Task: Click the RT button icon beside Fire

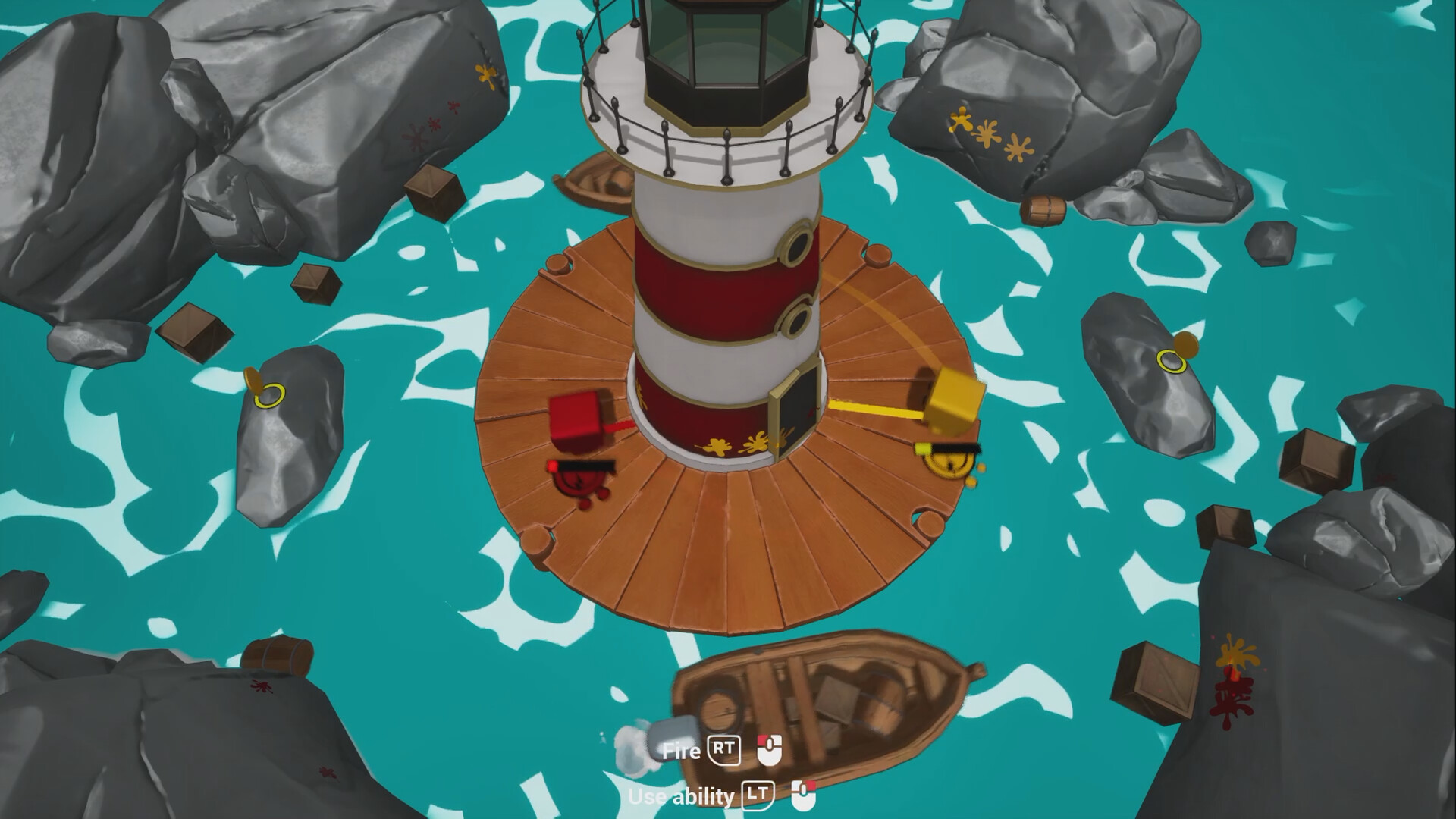Action: tap(725, 751)
